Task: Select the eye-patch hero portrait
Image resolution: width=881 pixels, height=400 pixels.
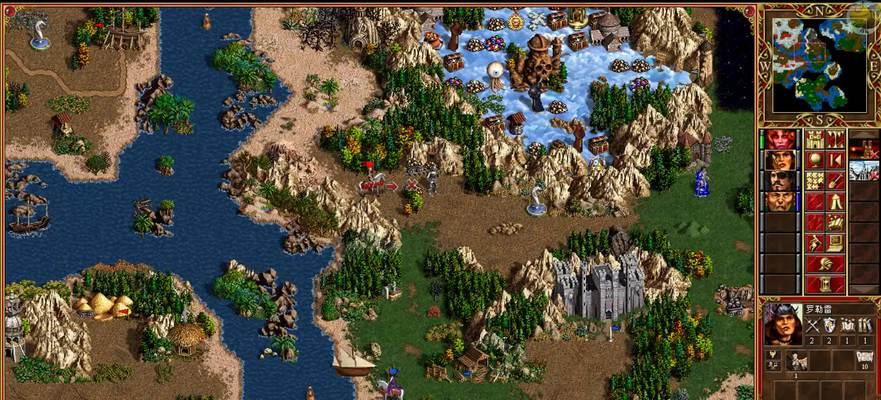Action: [780, 181]
